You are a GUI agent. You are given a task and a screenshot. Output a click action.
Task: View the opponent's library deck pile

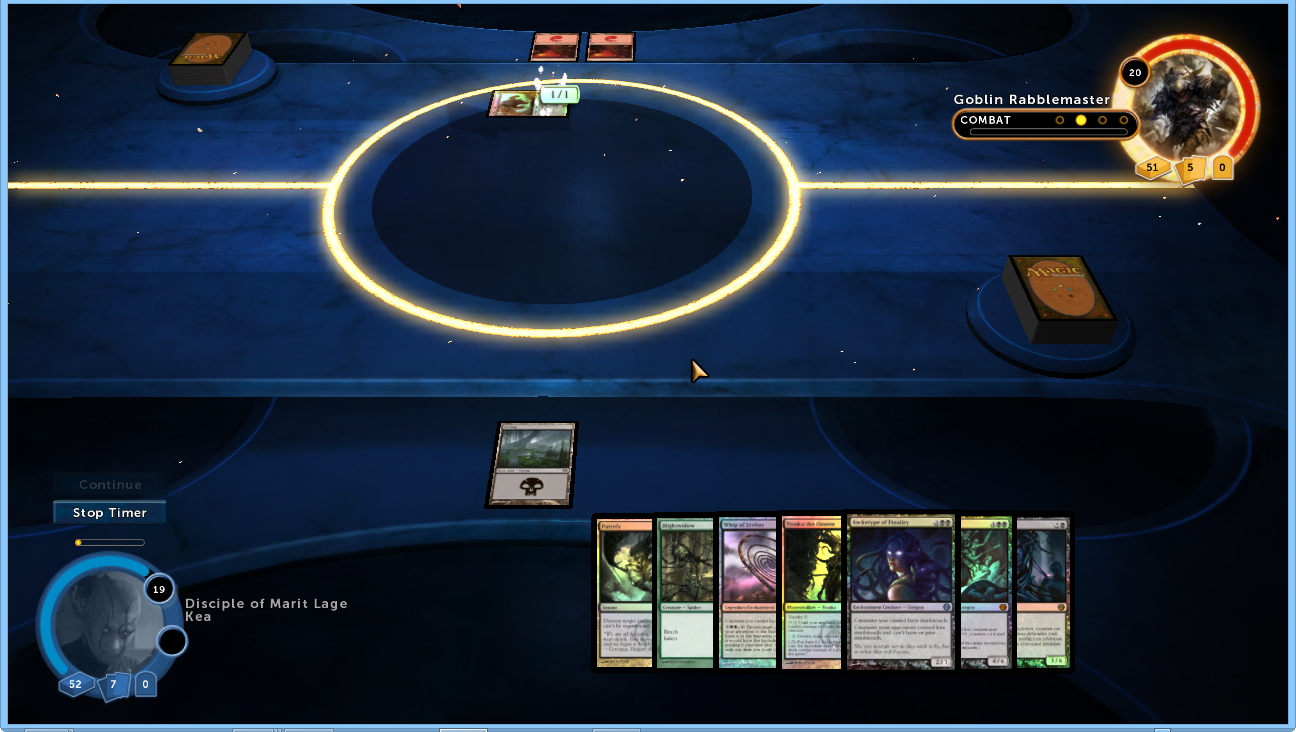point(209,58)
